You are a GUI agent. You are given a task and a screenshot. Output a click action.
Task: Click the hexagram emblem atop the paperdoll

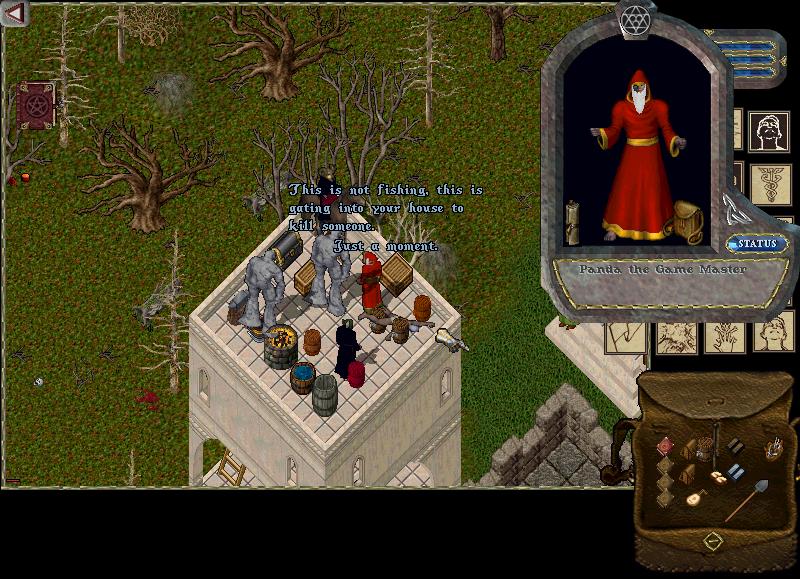click(633, 18)
